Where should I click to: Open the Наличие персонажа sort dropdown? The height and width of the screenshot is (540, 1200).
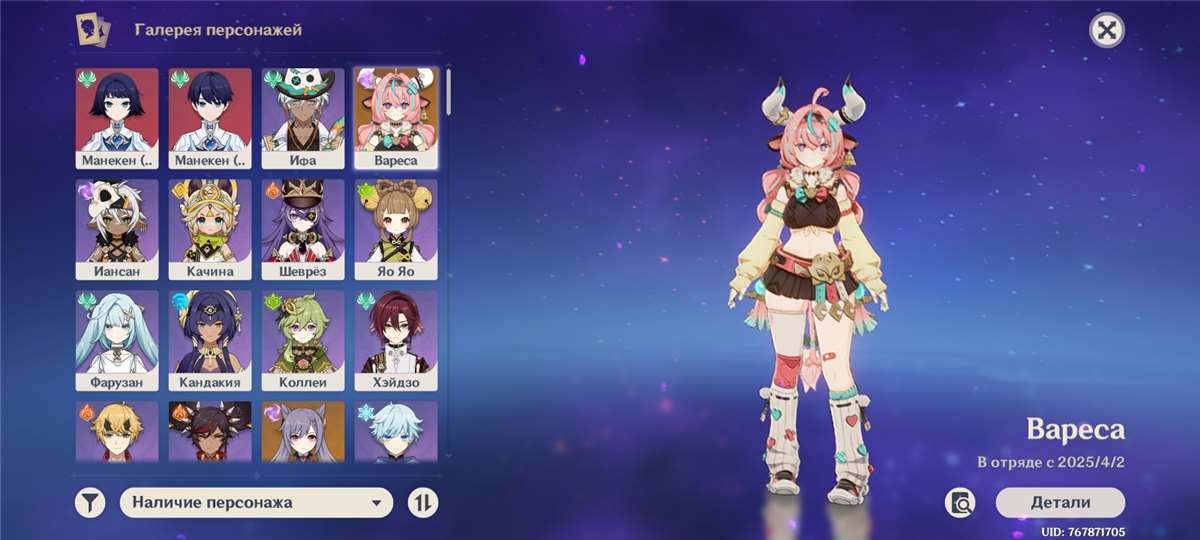tap(256, 502)
